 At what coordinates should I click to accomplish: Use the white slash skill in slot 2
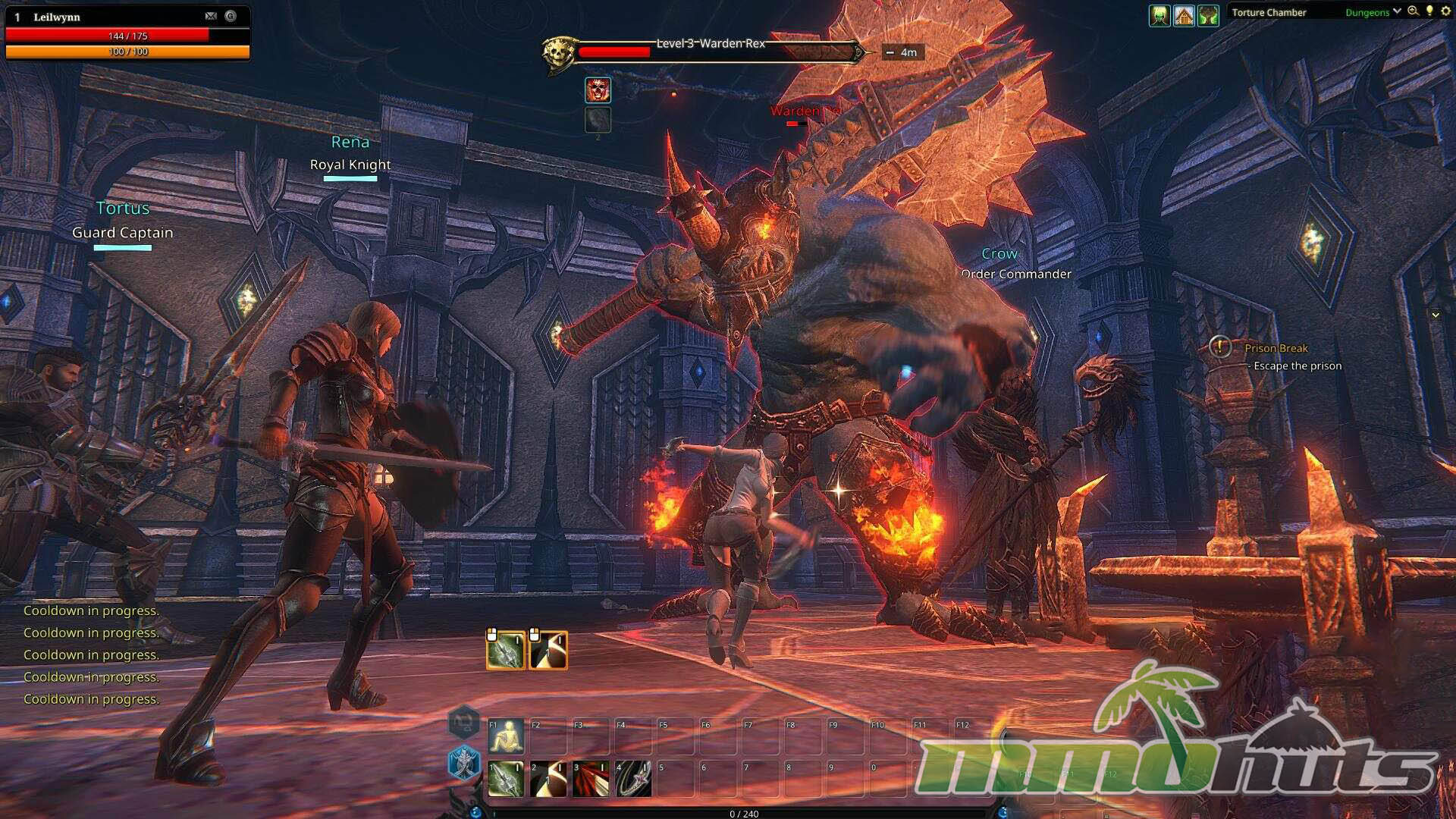(x=548, y=779)
